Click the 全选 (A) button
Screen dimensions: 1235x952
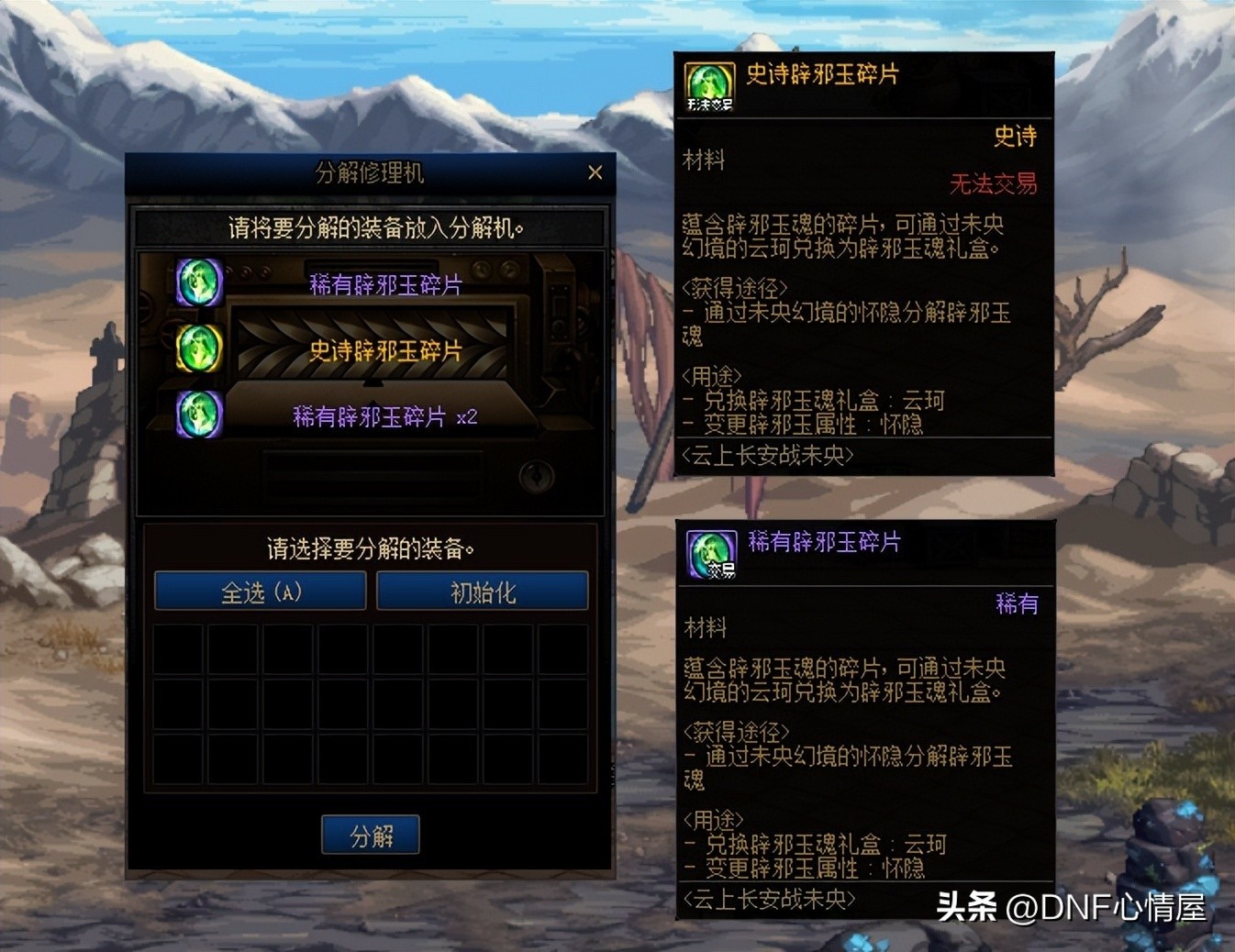(261, 592)
